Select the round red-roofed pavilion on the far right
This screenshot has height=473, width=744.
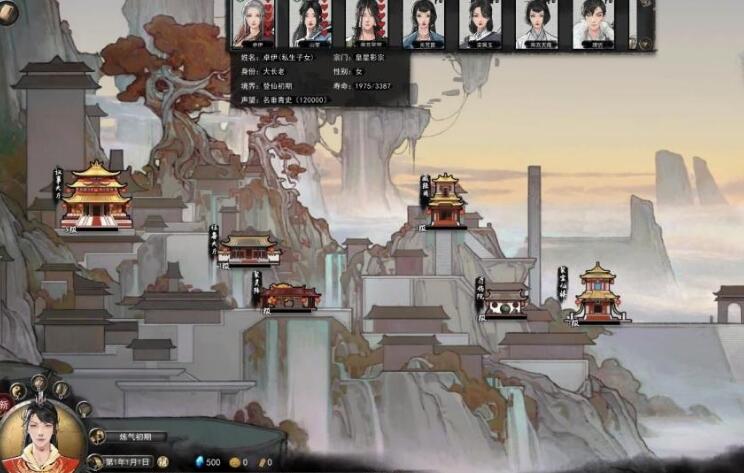click(x=597, y=294)
